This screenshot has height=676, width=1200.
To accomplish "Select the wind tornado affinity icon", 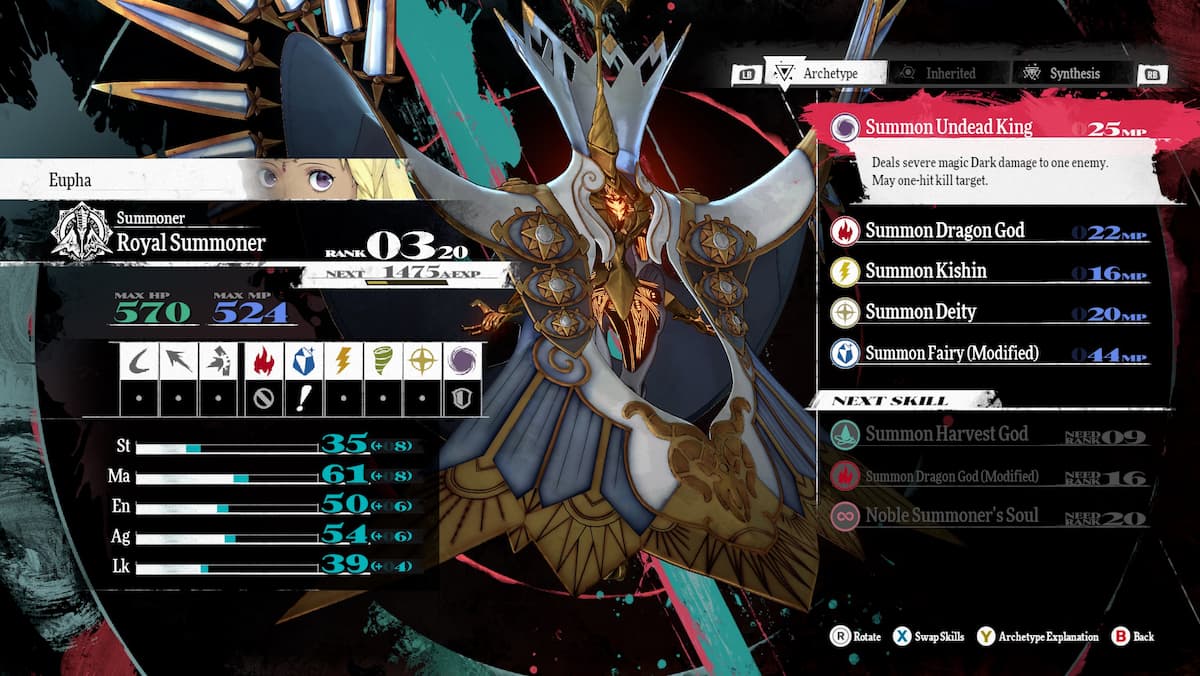I will point(383,361).
